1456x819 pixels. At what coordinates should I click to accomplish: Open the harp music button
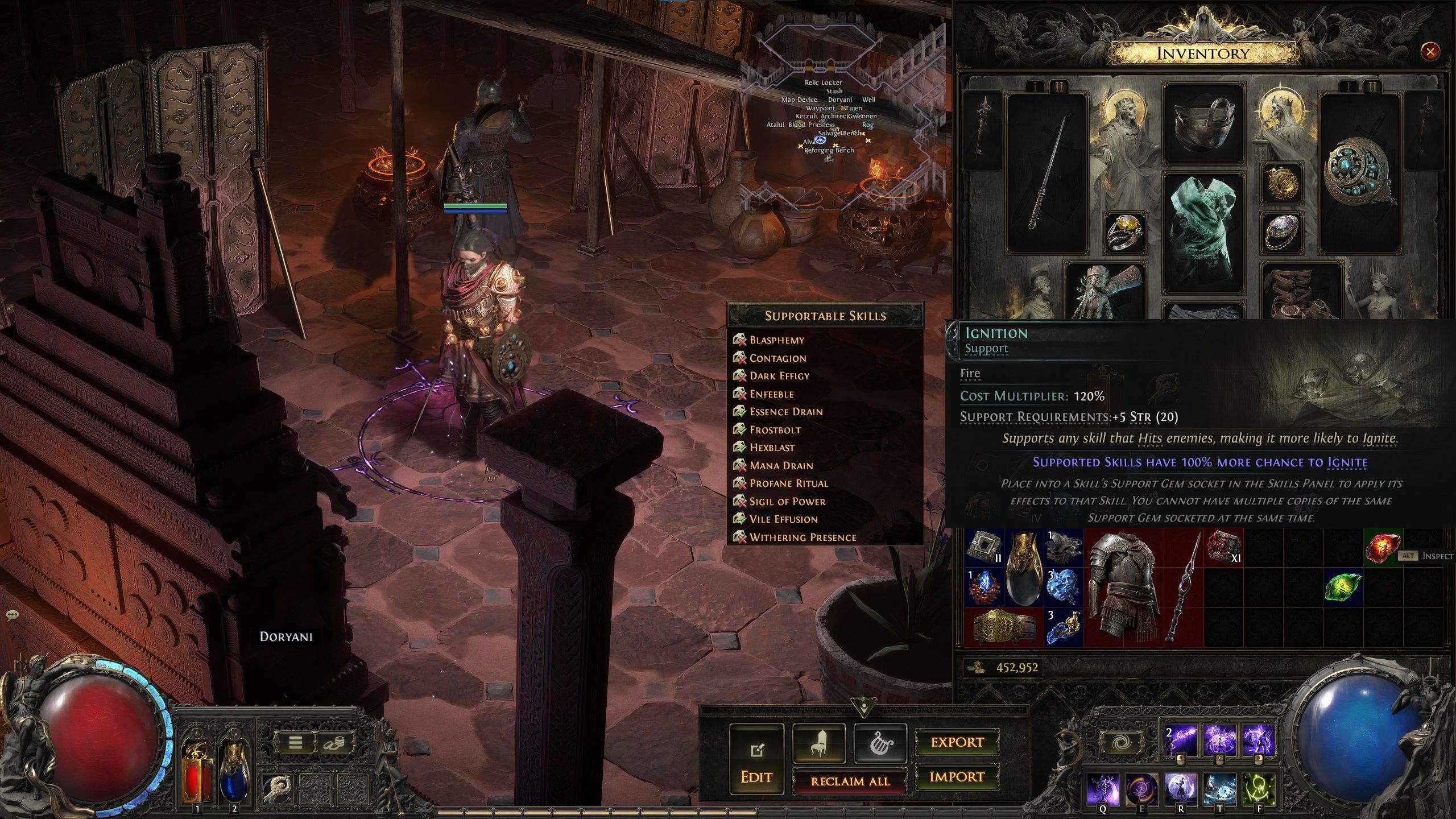[x=880, y=743]
